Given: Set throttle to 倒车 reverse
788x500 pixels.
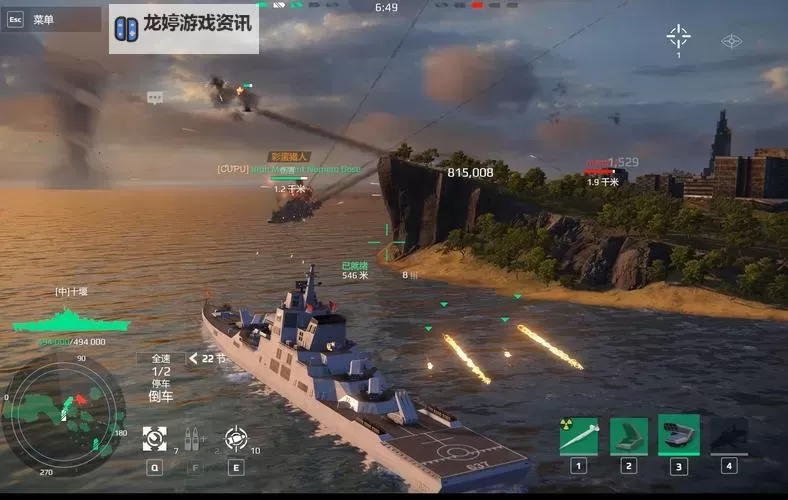Looking at the screenshot, I should (x=161, y=396).
